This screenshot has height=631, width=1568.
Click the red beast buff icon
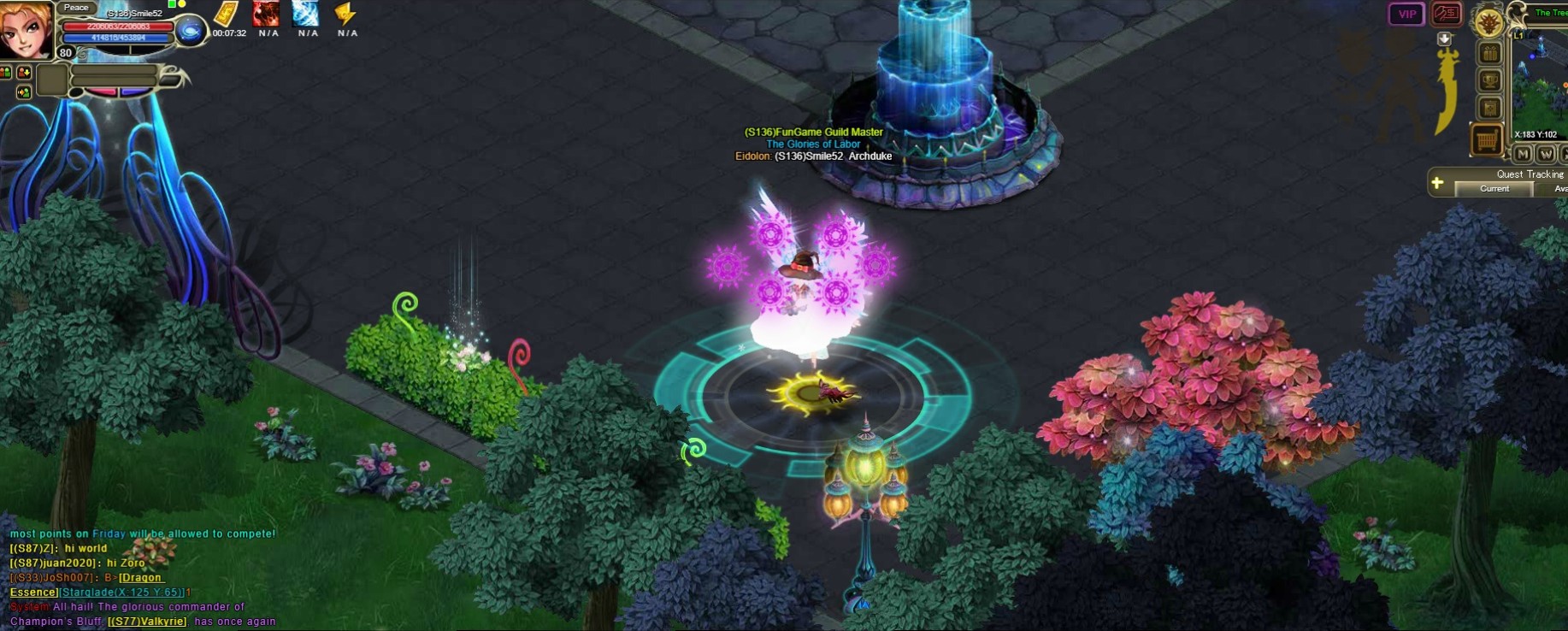[267, 14]
